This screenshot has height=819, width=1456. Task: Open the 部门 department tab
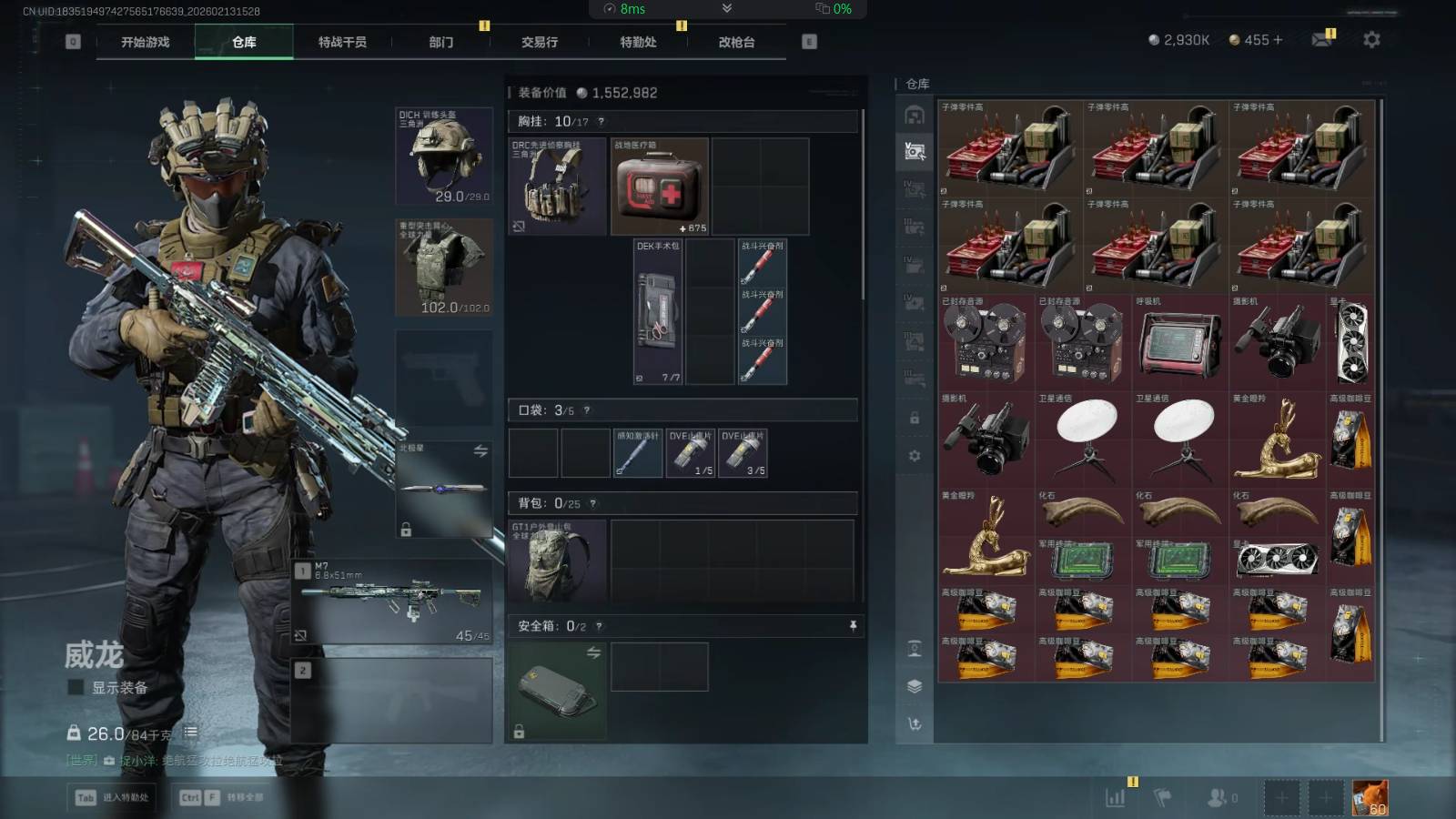441,42
